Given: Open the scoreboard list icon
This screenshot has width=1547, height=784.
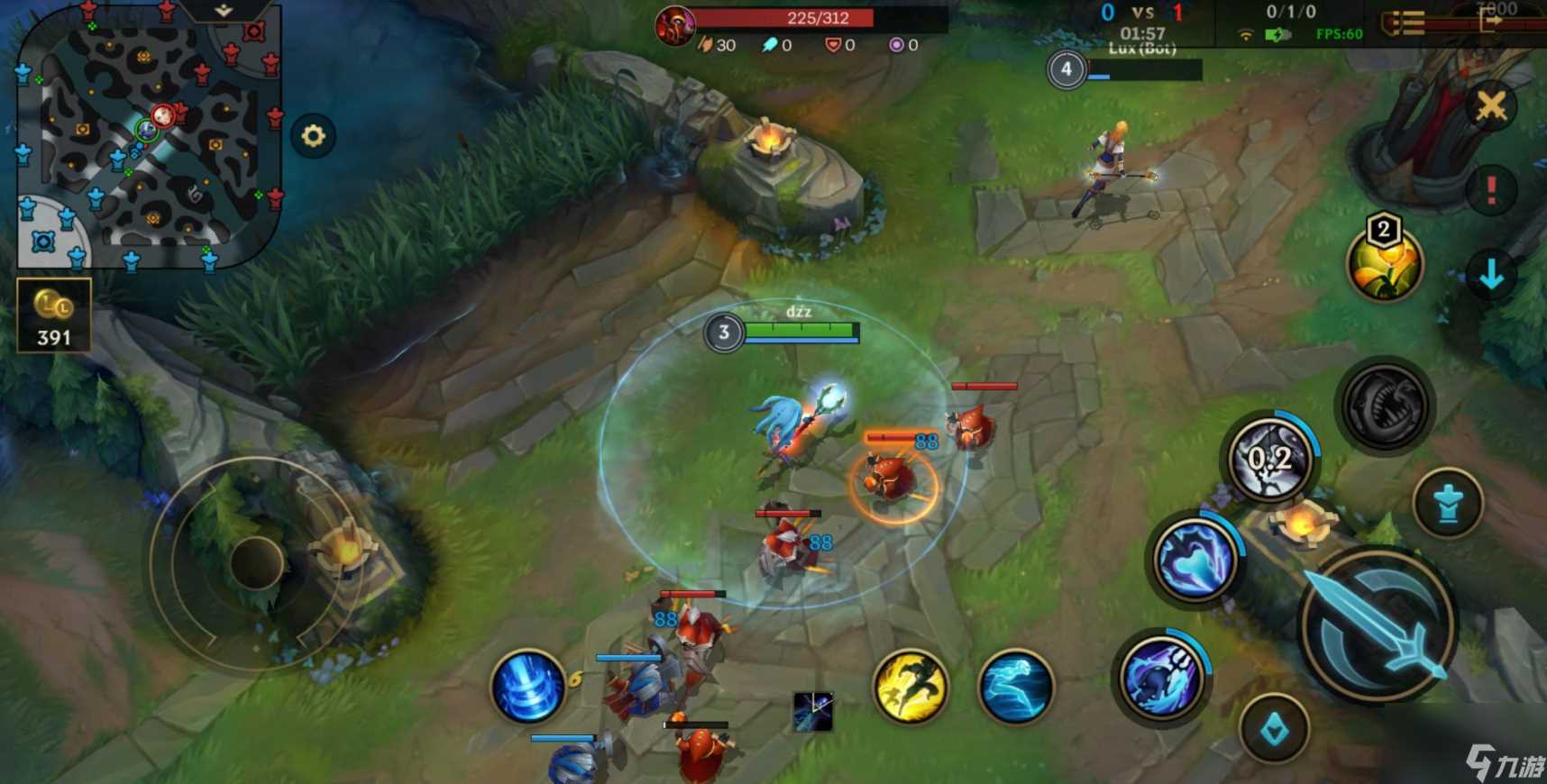Looking at the screenshot, I should (x=1404, y=23).
